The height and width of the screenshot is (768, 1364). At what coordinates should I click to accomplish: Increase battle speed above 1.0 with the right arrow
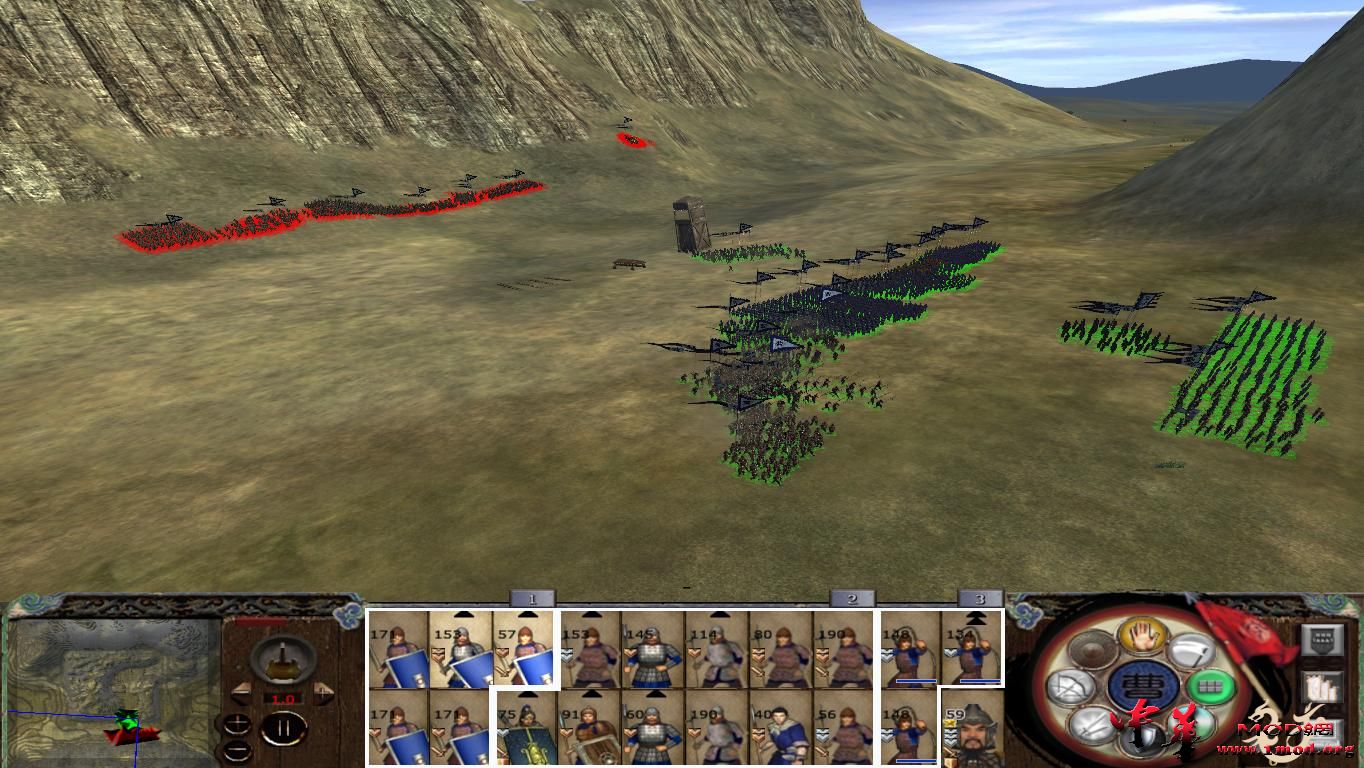(321, 692)
